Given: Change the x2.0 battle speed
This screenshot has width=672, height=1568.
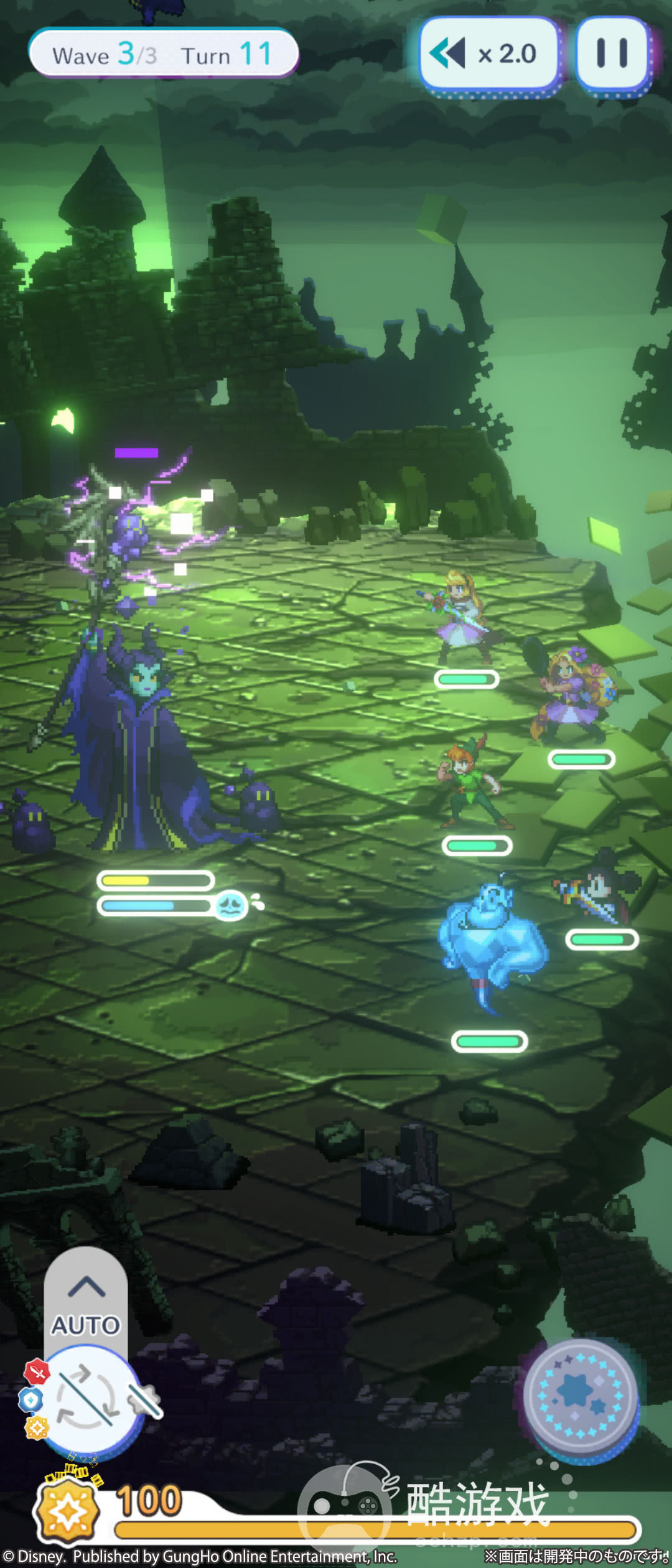Looking at the screenshot, I should pyautogui.click(x=490, y=54).
